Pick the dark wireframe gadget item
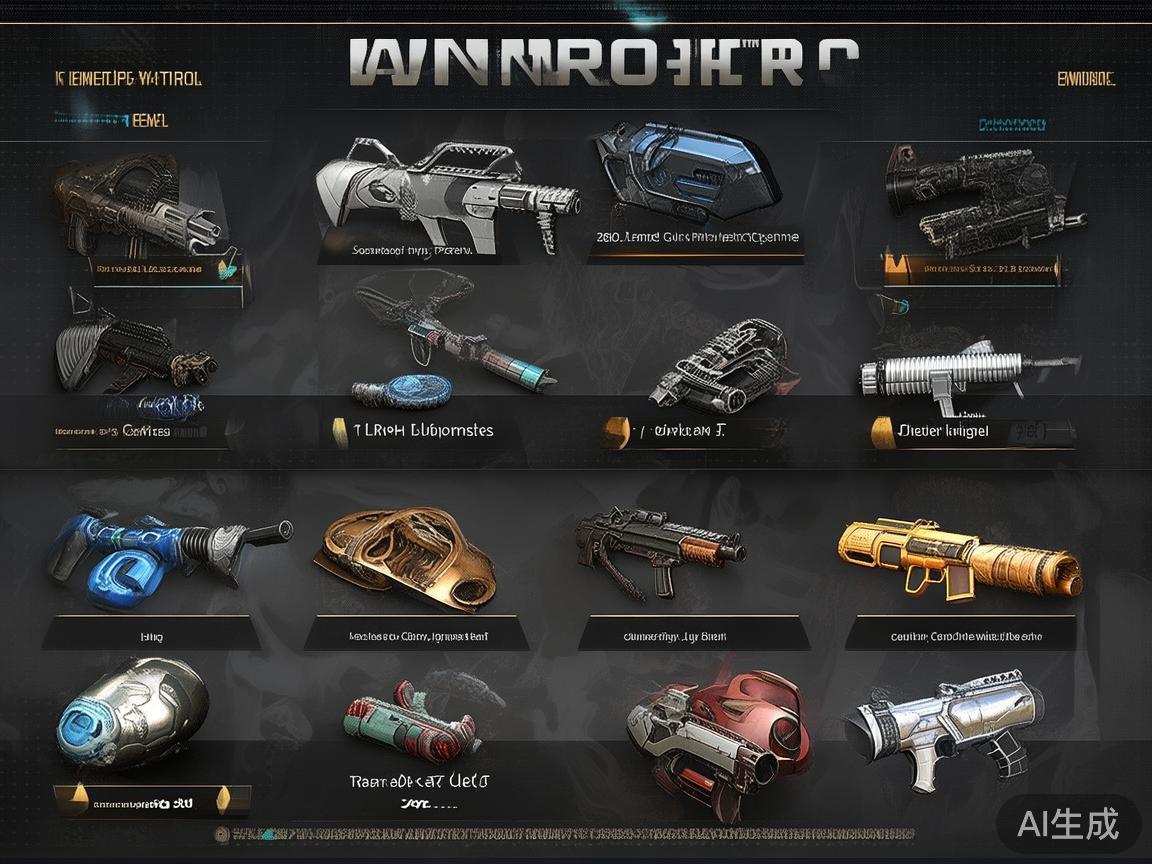Image resolution: width=1152 pixels, height=864 pixels. pyautogui.click(x=720, y=362)
